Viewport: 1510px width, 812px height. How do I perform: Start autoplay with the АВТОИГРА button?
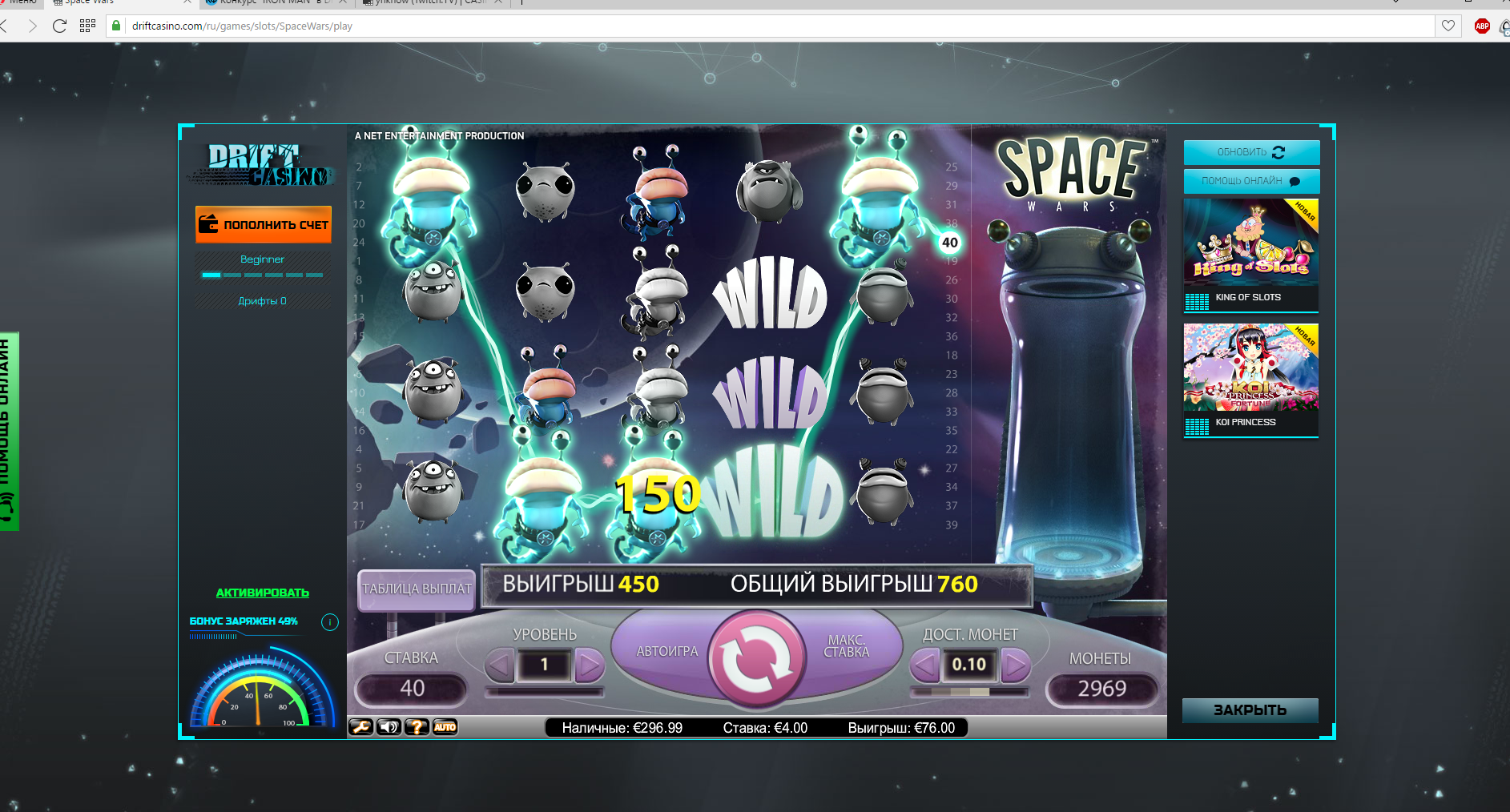point(666,652)
